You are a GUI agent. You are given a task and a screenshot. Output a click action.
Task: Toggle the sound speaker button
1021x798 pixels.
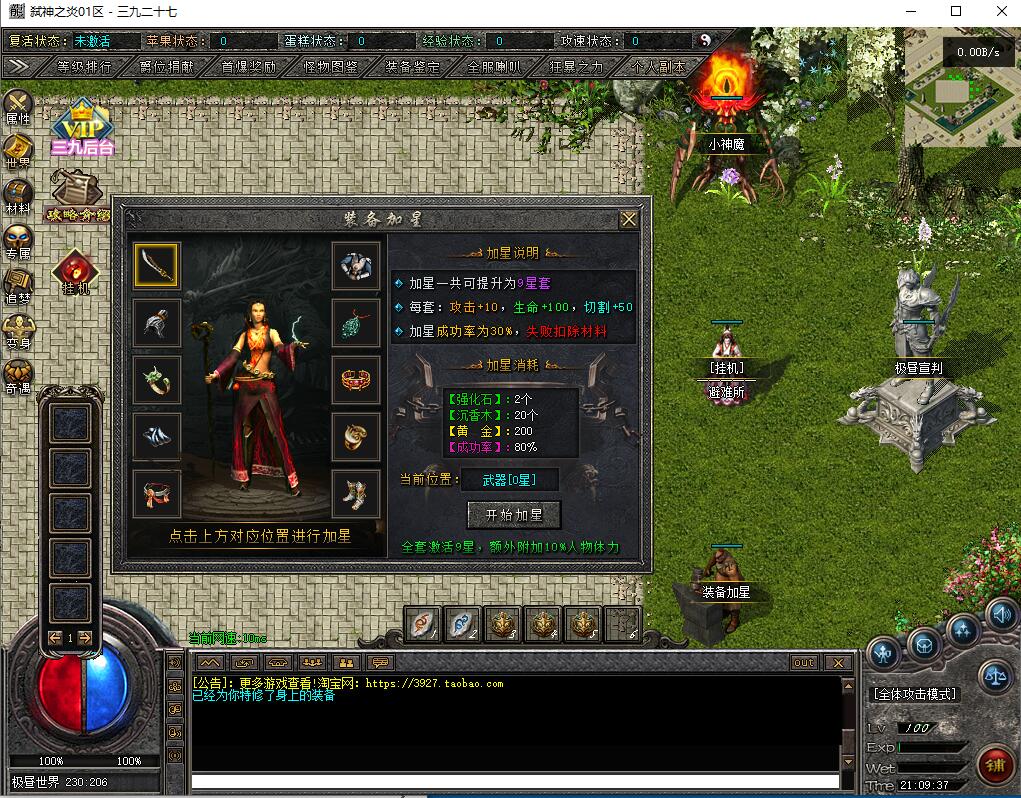(1001, 612)
